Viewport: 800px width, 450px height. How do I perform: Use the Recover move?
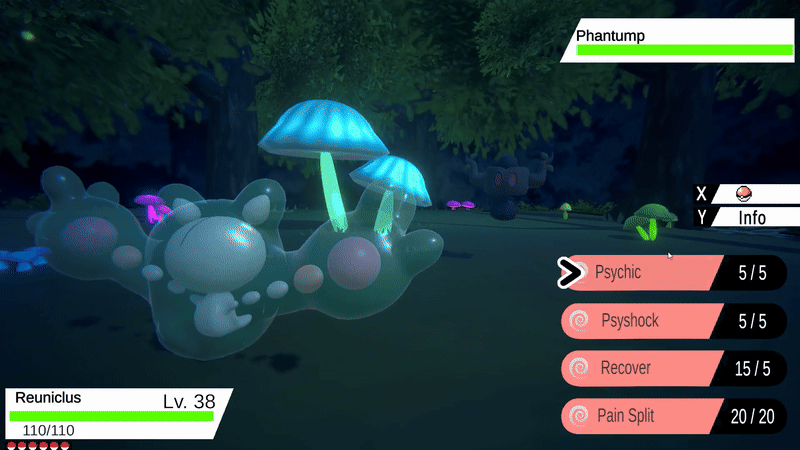click(640, 368)
